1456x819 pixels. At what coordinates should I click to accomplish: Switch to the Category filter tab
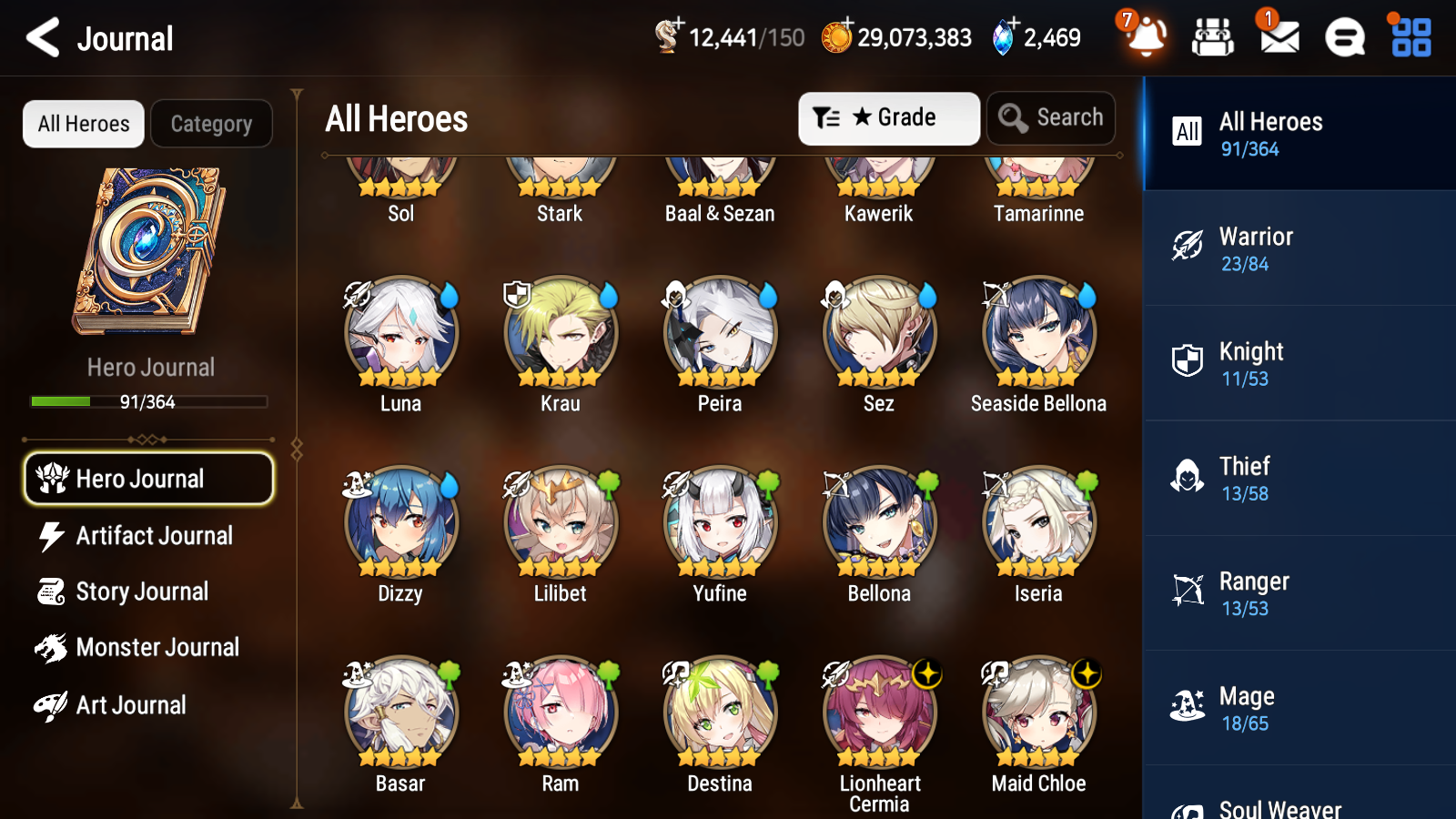(211, 124)
